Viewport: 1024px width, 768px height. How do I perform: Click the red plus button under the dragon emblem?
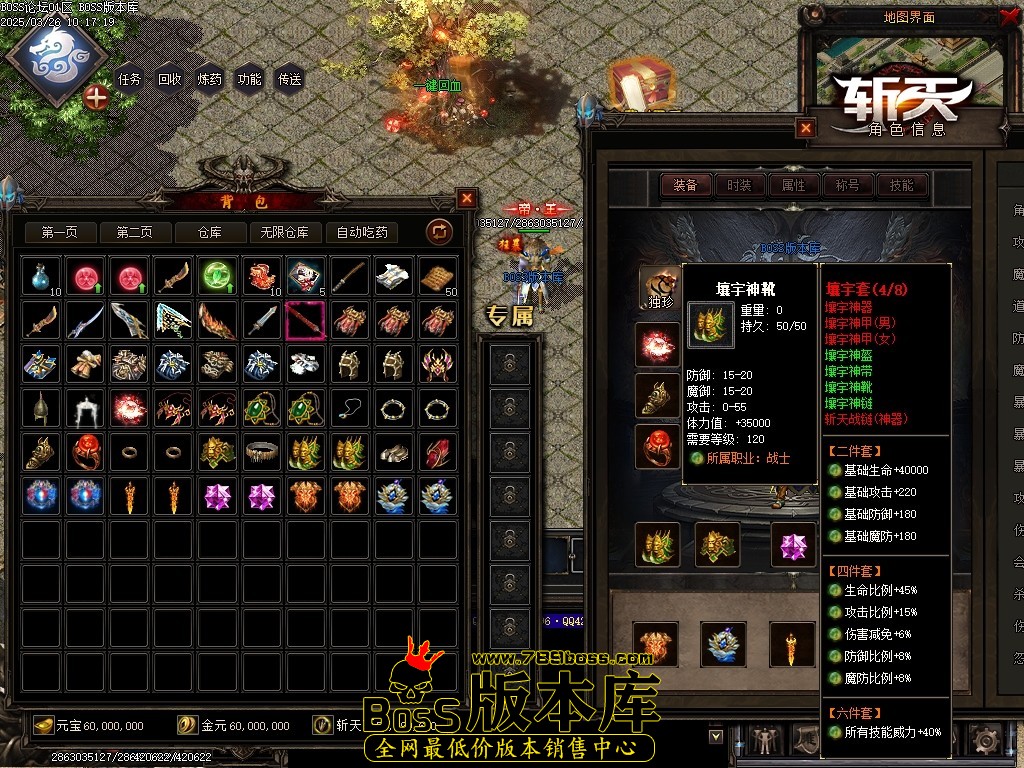pos(96,97)
